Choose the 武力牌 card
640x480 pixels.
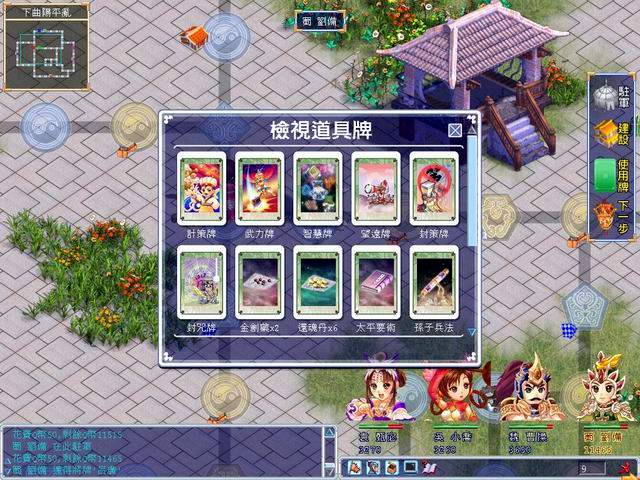pos(259,188)
